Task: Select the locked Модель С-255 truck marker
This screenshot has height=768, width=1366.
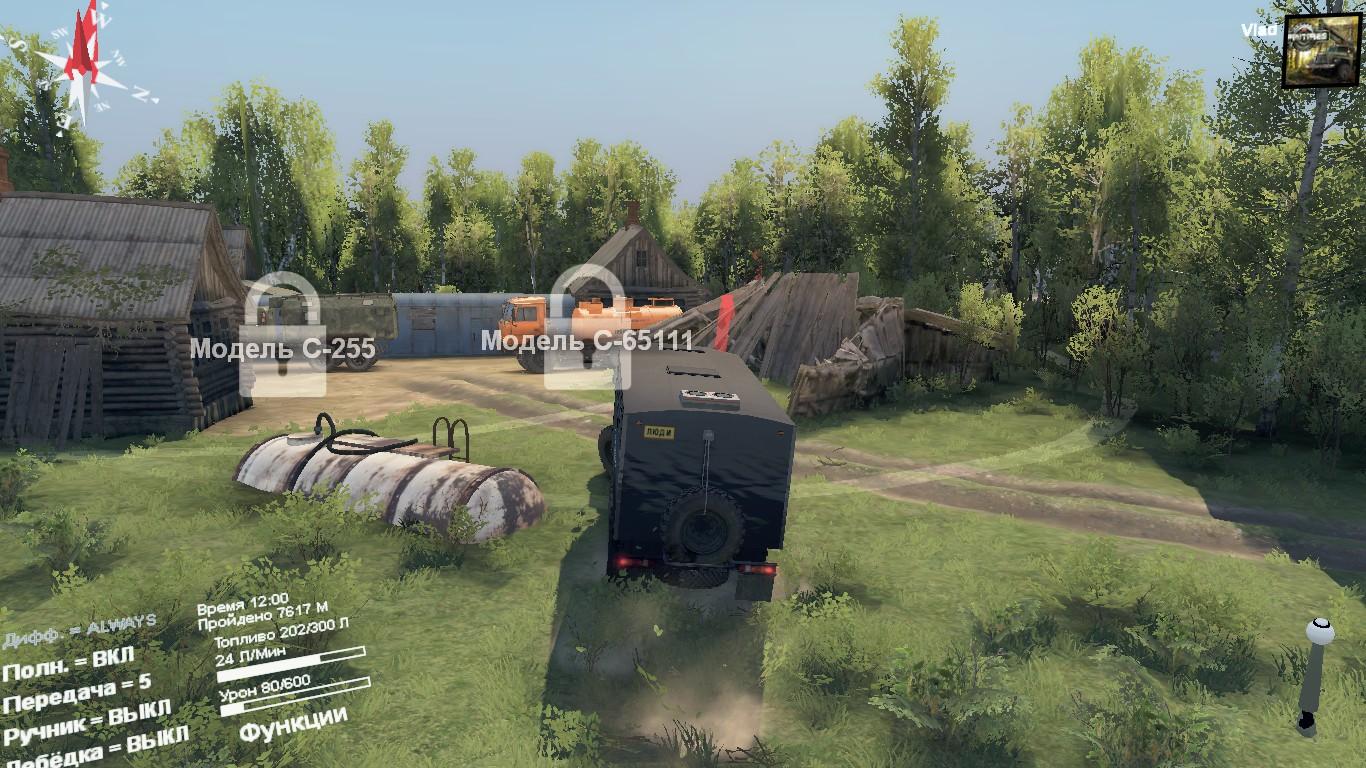Action: [x=283, y=335]
